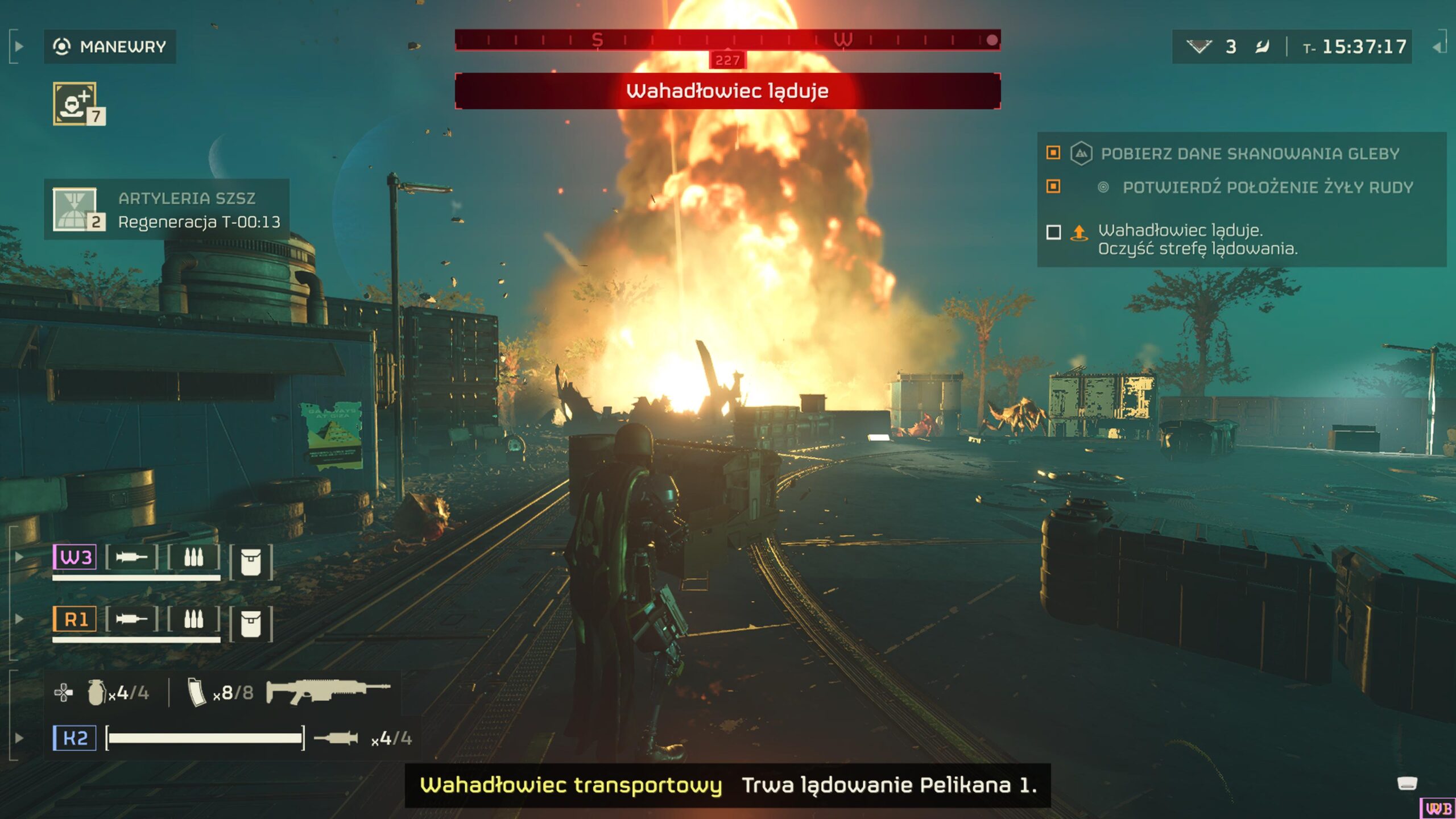Viewport: 1456px width, 819px height.
Task: Select teammate W3 tag
Action: [x=75, y=557]
